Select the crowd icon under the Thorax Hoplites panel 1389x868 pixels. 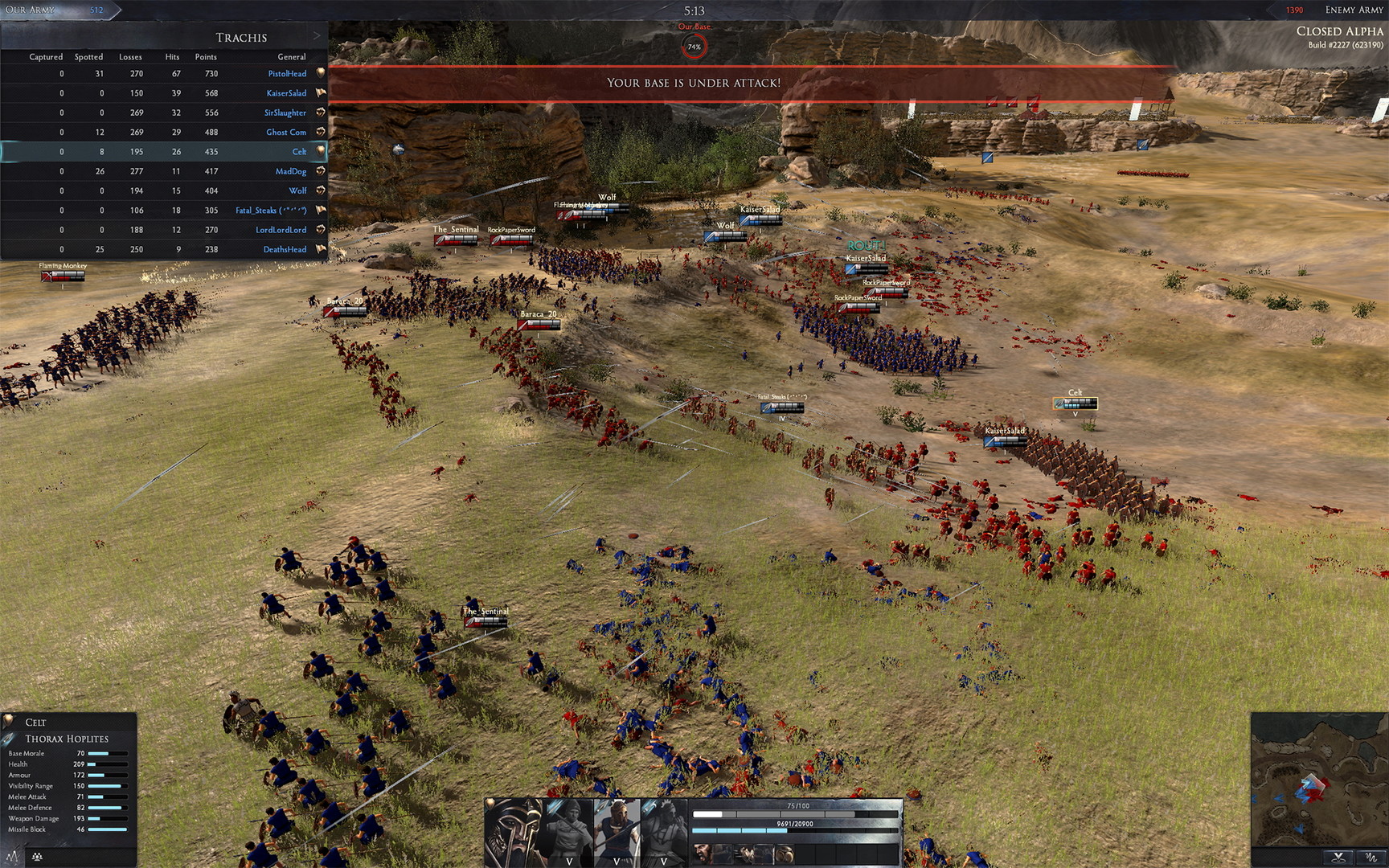[36, 857]
